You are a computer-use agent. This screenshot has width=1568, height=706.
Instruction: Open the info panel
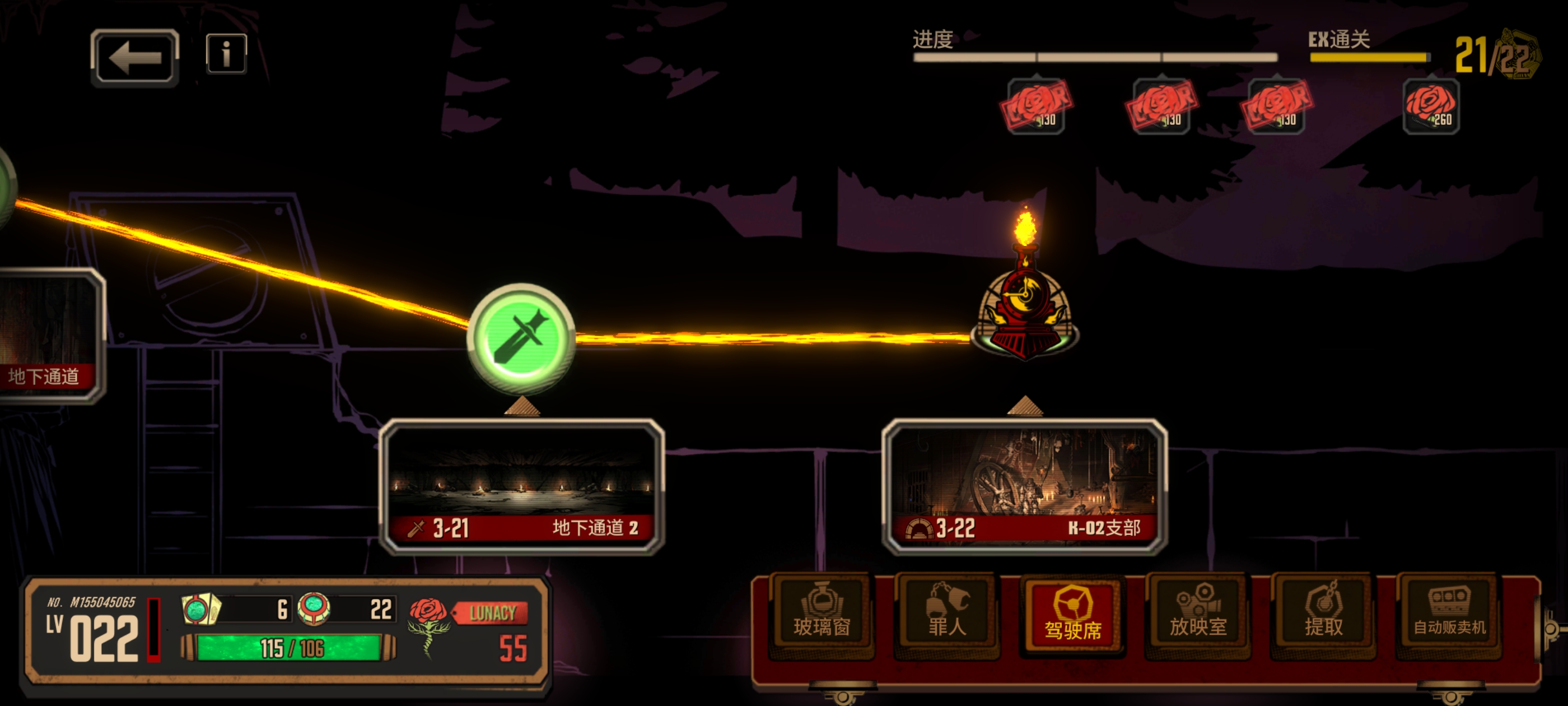tap(226, 54)
